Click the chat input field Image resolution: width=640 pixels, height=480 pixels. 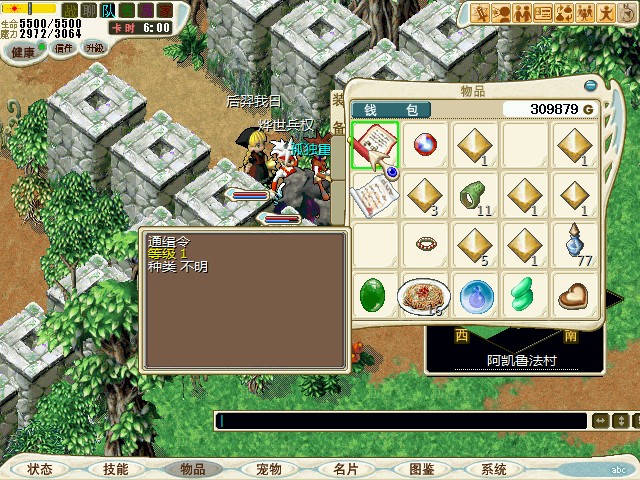click(400, 421)
